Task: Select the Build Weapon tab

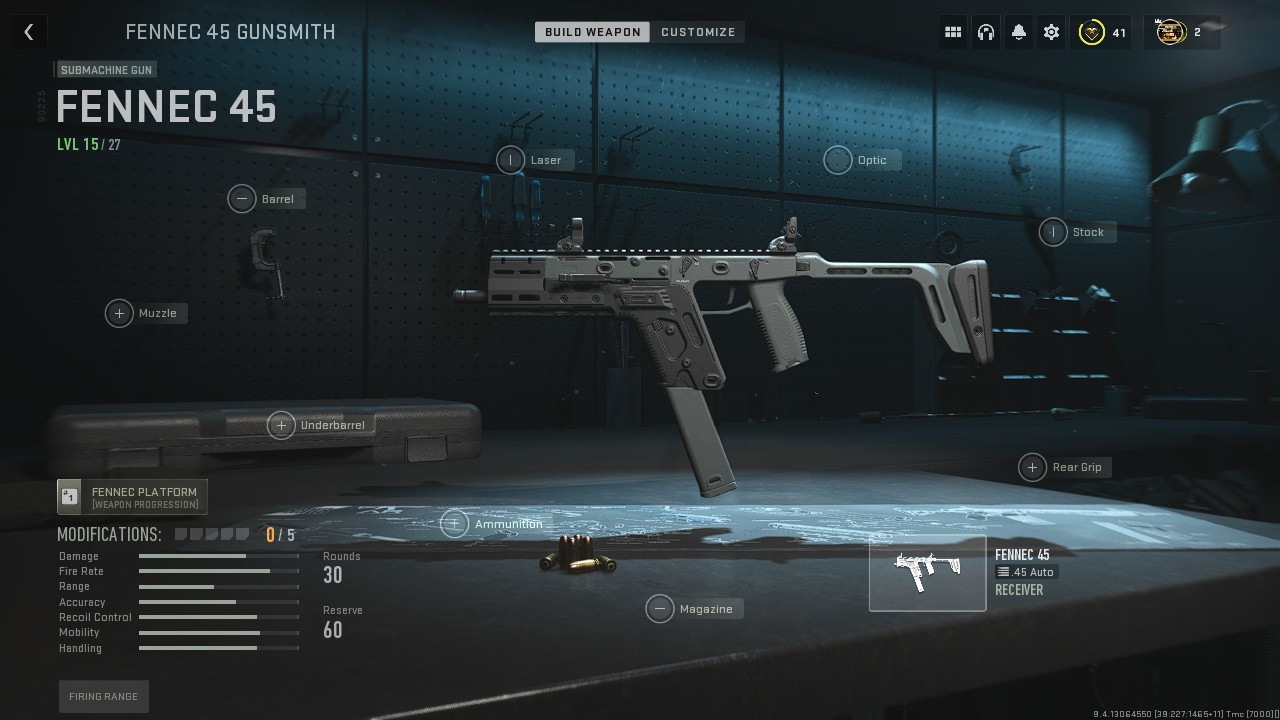Action: pos(592,31)
